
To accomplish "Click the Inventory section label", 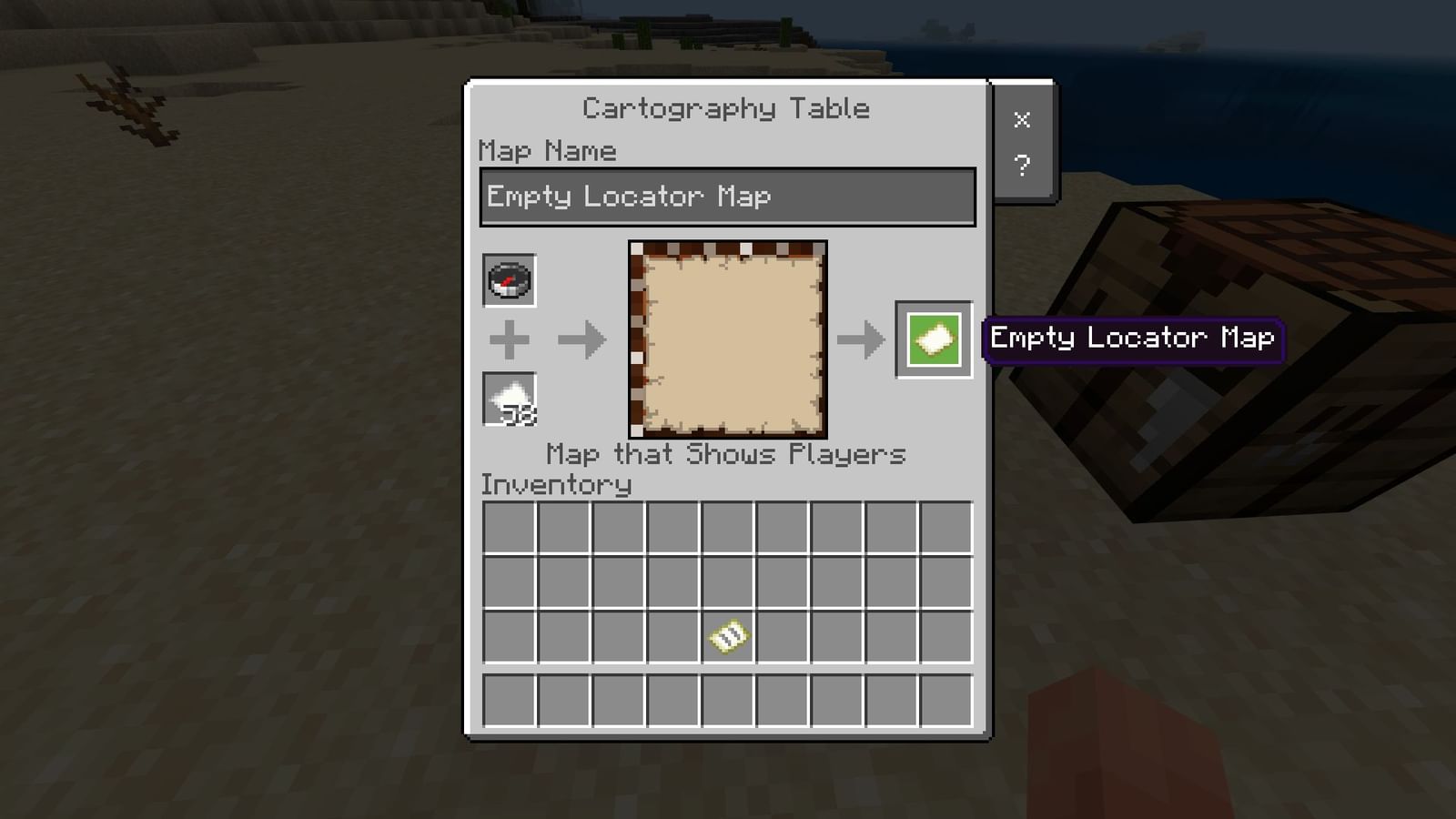I will click(555, 484).
